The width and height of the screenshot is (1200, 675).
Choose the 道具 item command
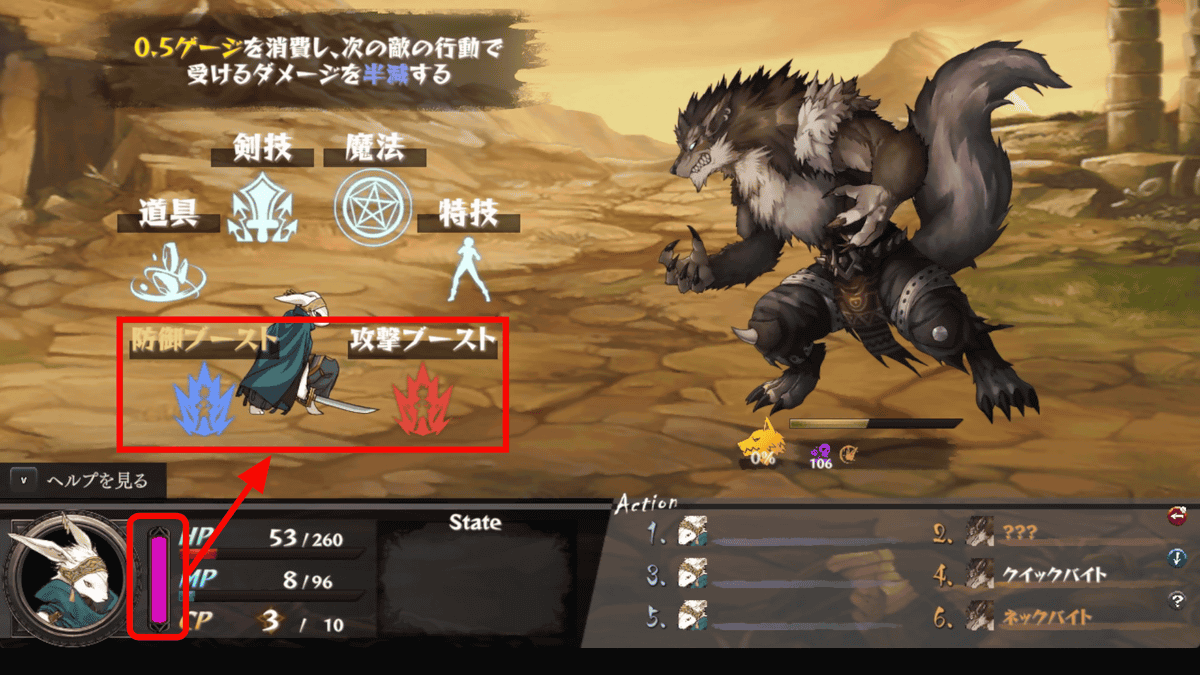click(168, 272)
